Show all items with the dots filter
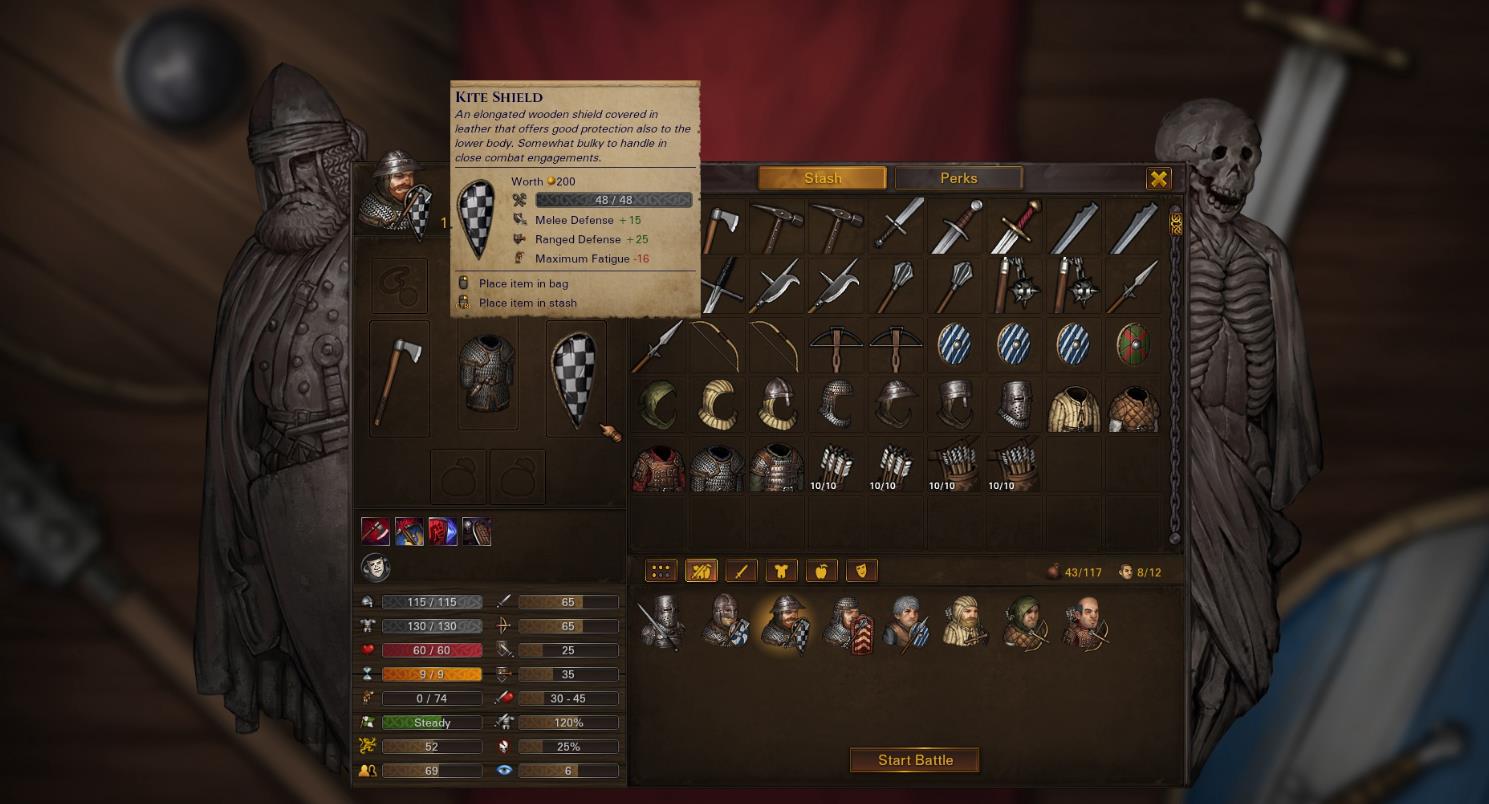The width and height of the screenshot is (1489, 804). tap(660, 571)
